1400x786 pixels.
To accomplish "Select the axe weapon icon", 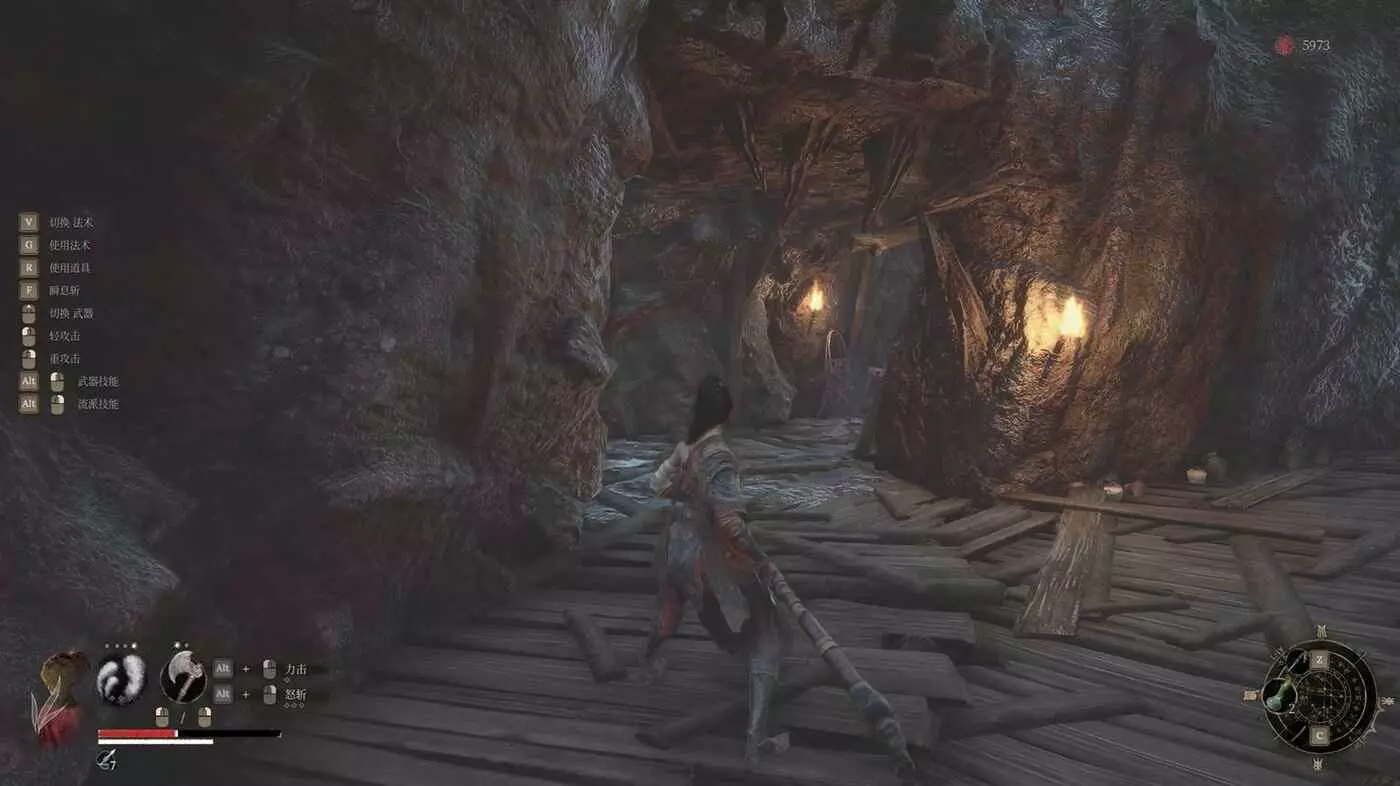I will pyautogui.click(x=183, y=677).
